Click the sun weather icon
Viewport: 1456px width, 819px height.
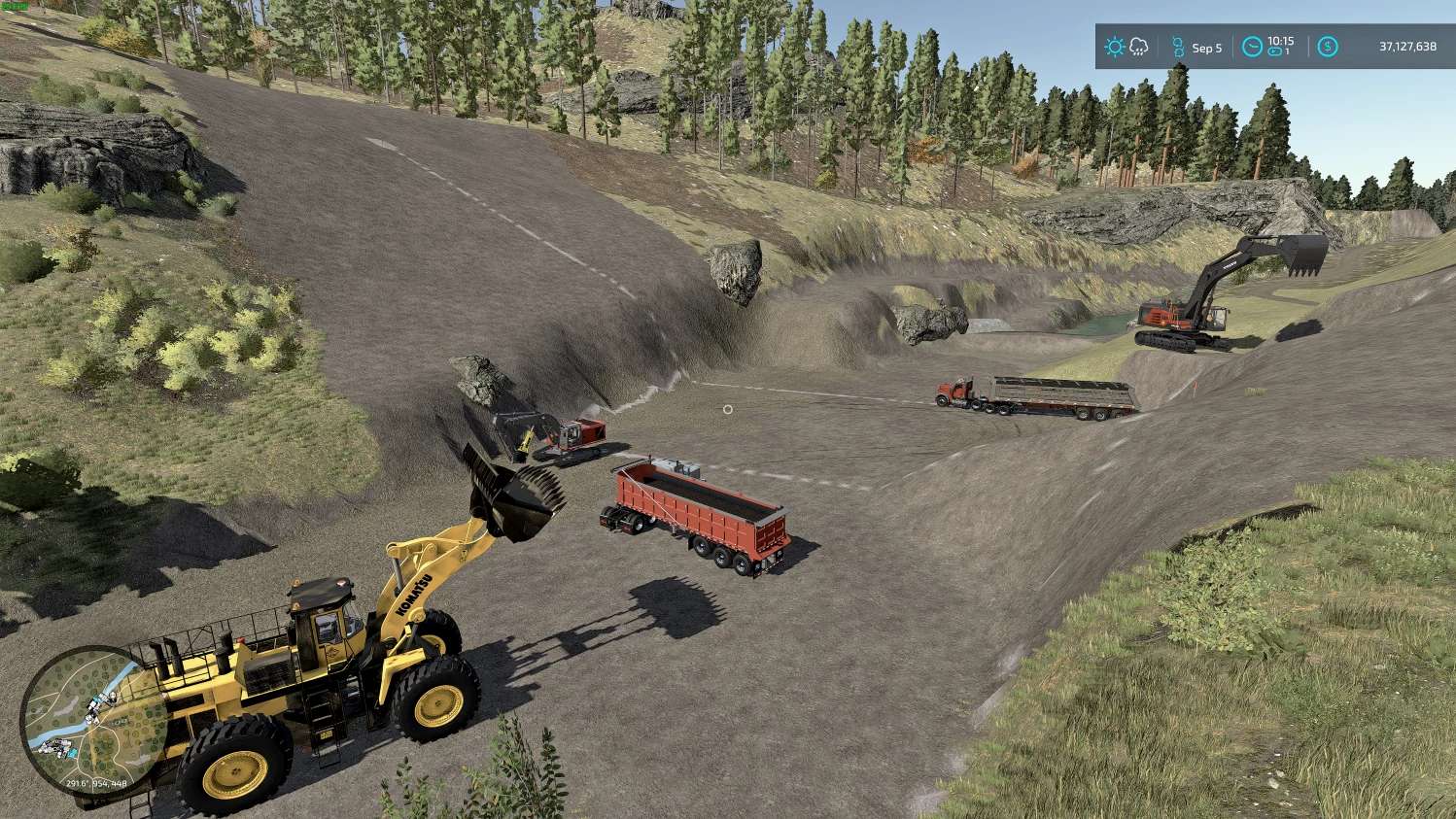click(x=1114, y=47)
